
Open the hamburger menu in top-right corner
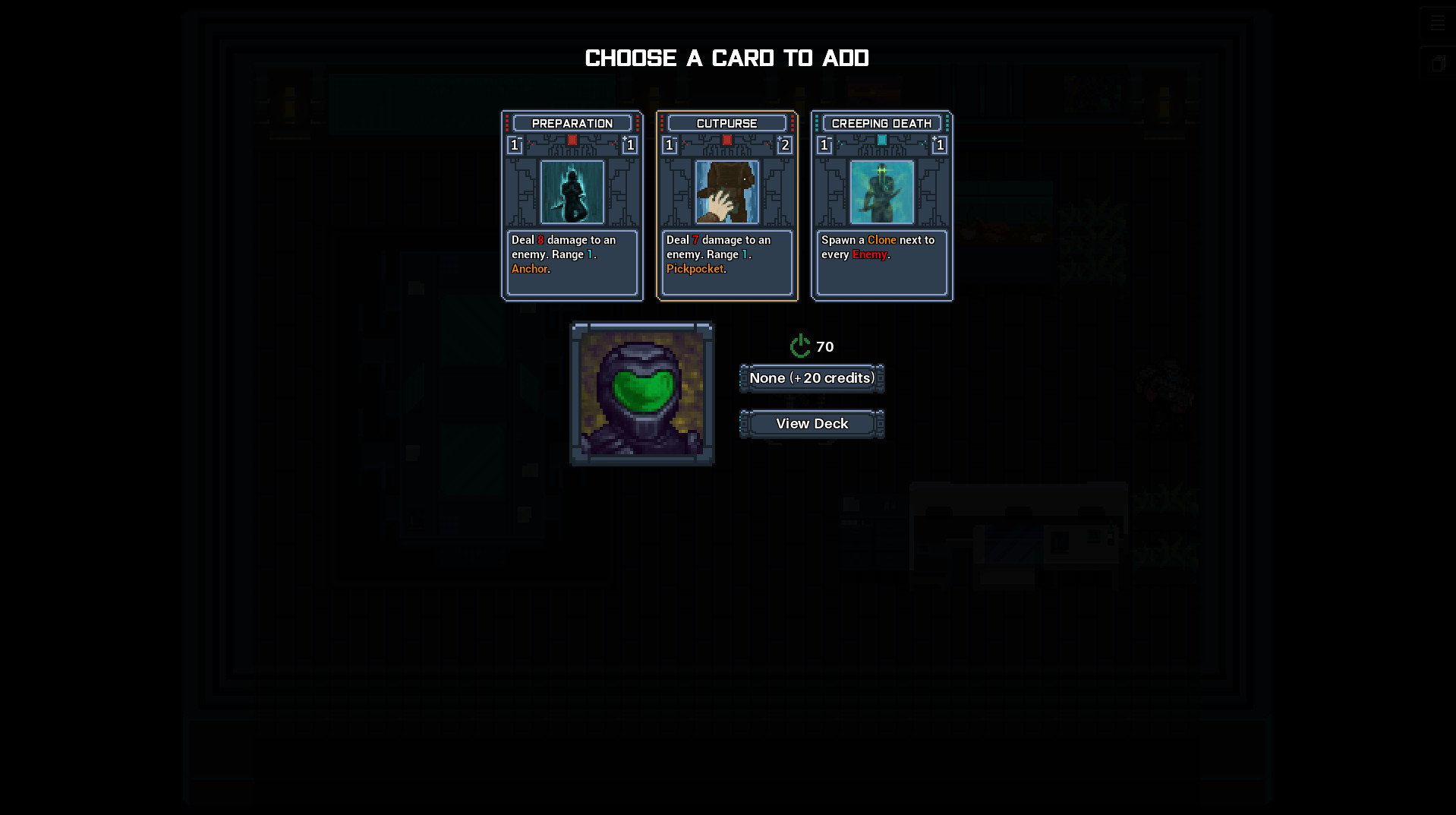(1437, 22)
